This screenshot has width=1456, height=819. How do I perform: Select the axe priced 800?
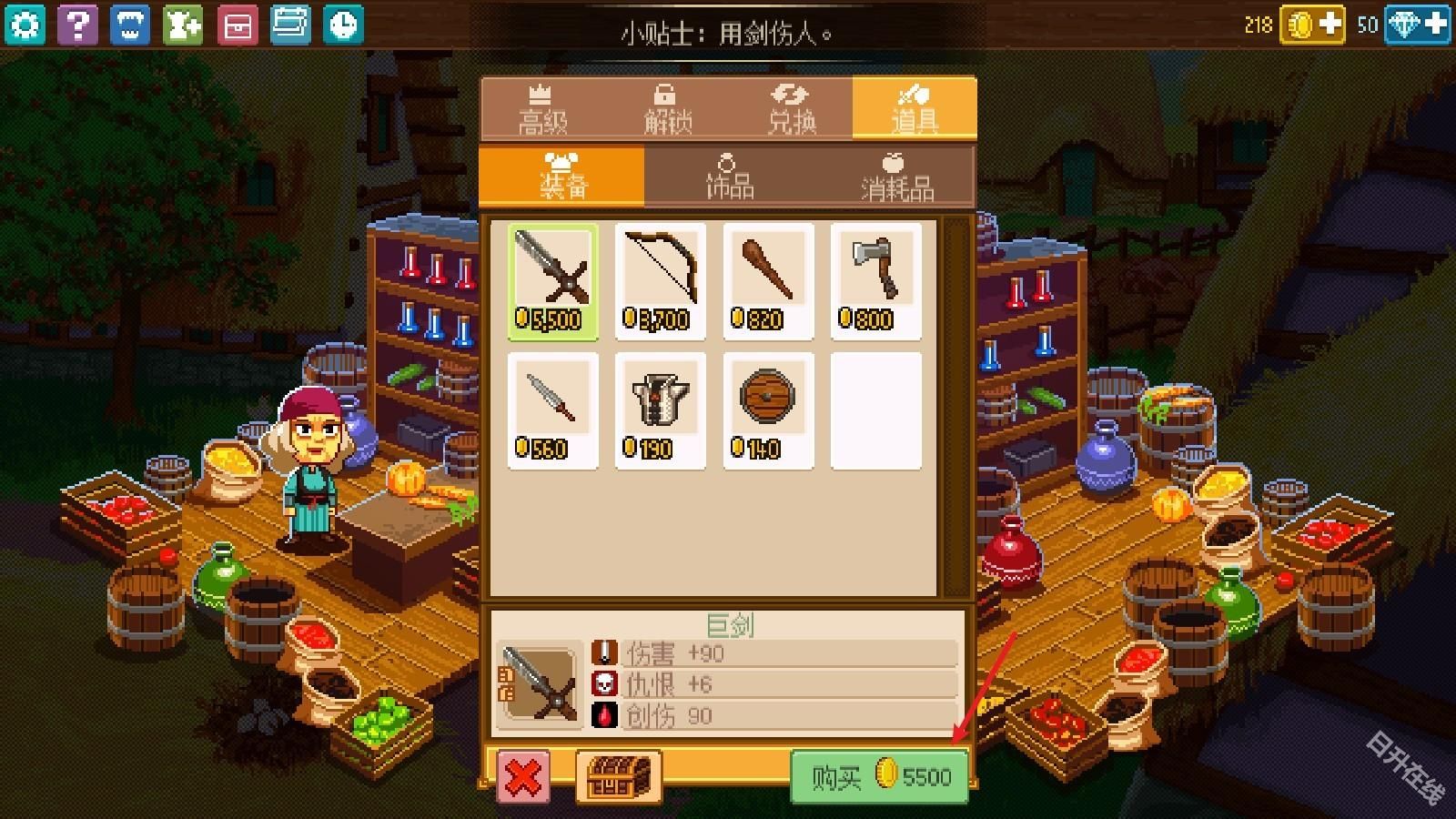point(875,278)
